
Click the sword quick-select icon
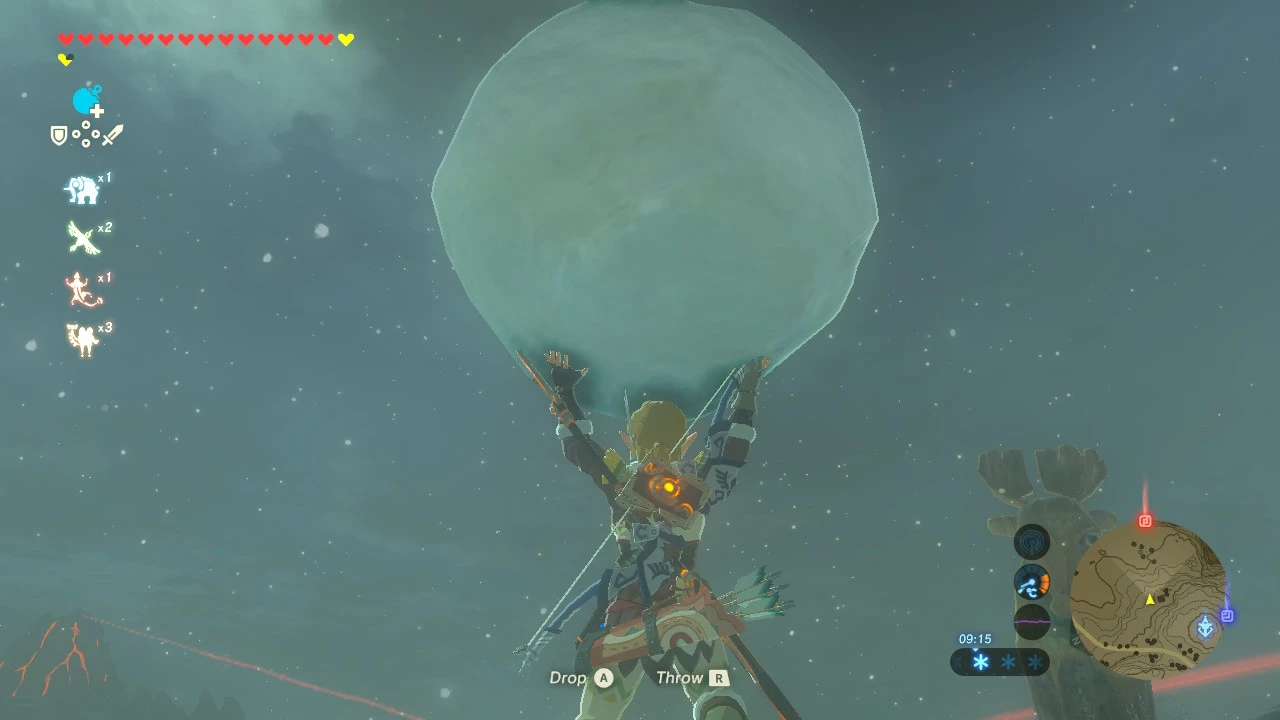[112, 135]
